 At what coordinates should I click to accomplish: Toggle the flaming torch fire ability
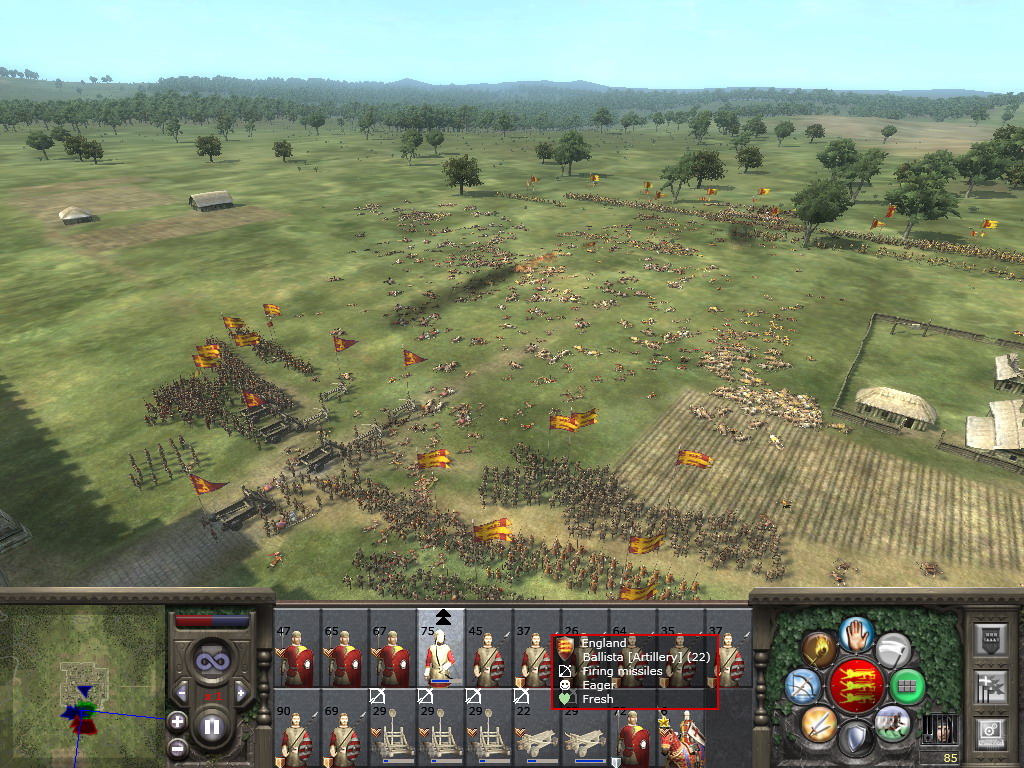[819, 649]
